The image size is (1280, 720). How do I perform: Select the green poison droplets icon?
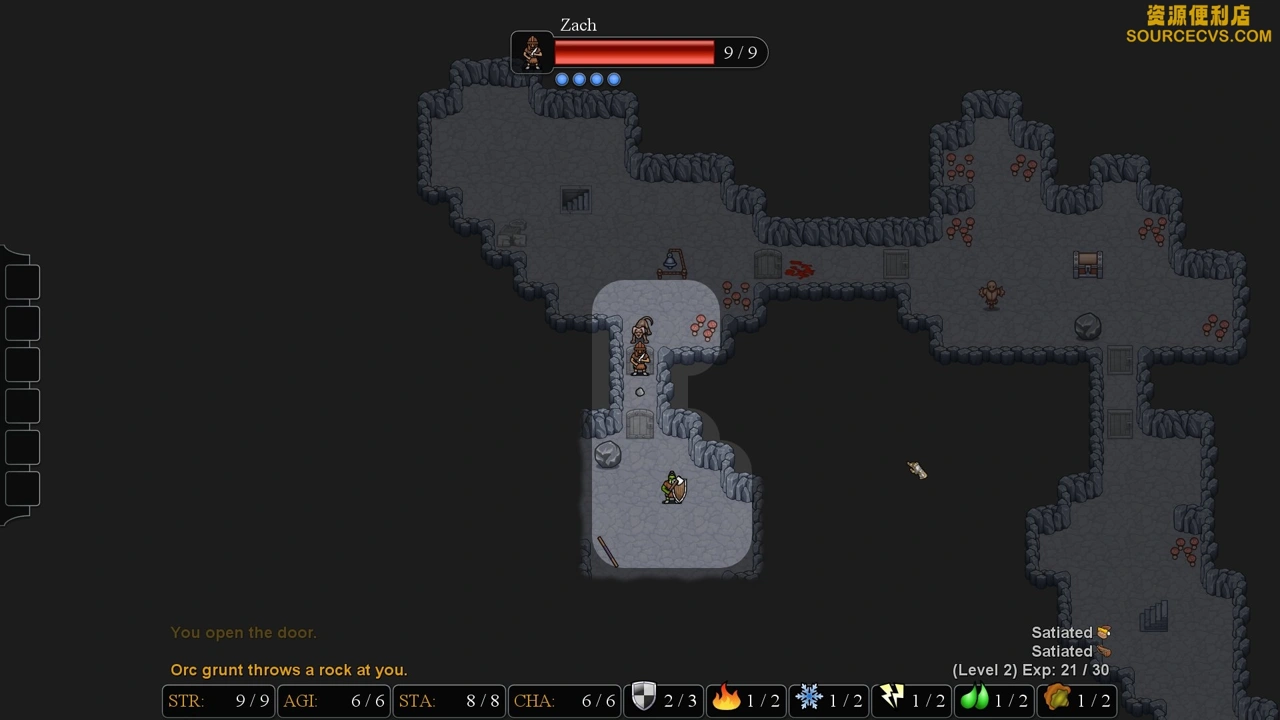[974, 699]
